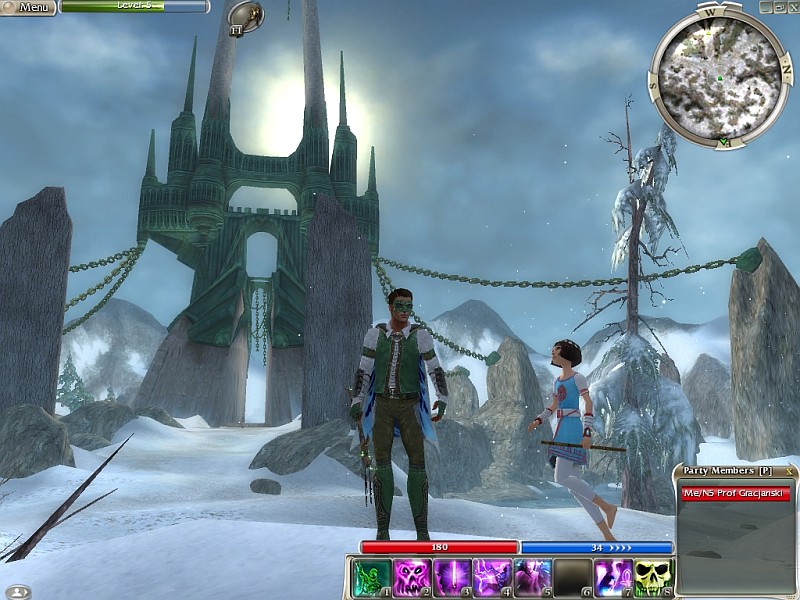Use the robed figure skill in slot 5
This screenshot has height=600, width=800.
532,577
